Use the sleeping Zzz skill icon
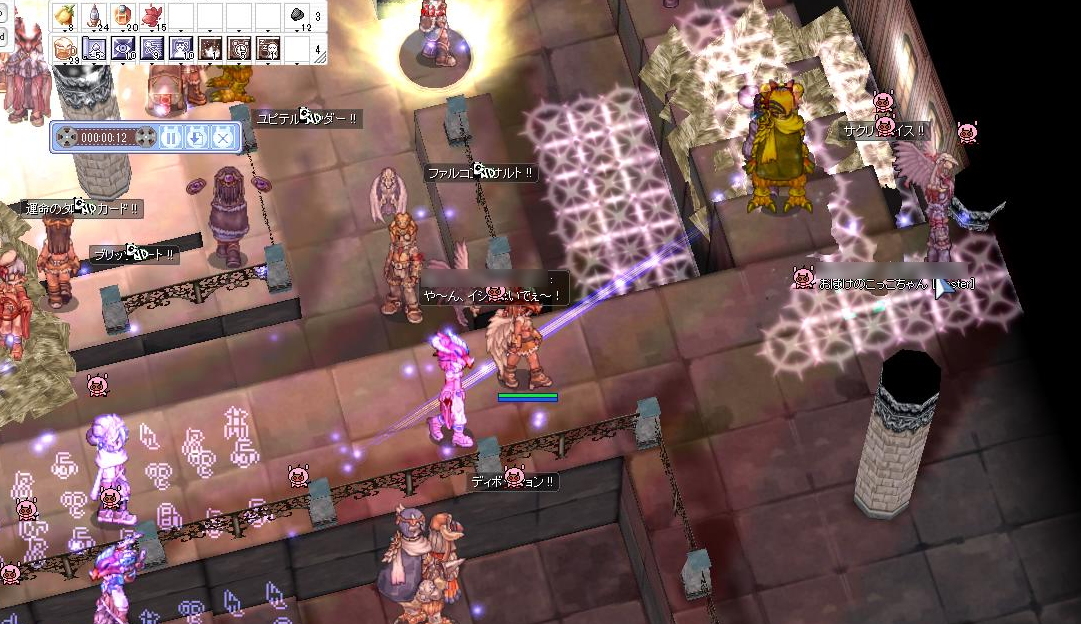Screen dimensions: 1081x624 tap(269, 48)
